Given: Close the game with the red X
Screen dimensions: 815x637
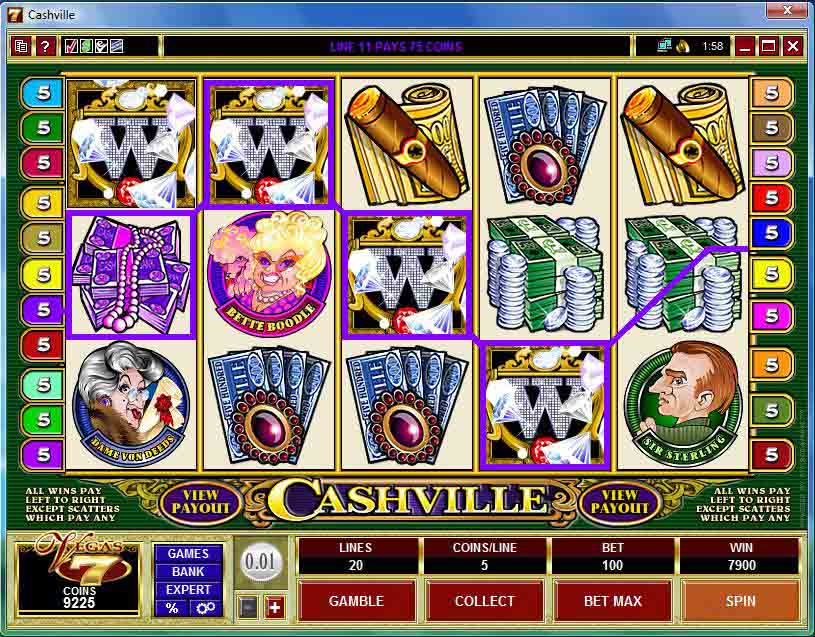Looking at the screenshot, I should click(793, 46).
